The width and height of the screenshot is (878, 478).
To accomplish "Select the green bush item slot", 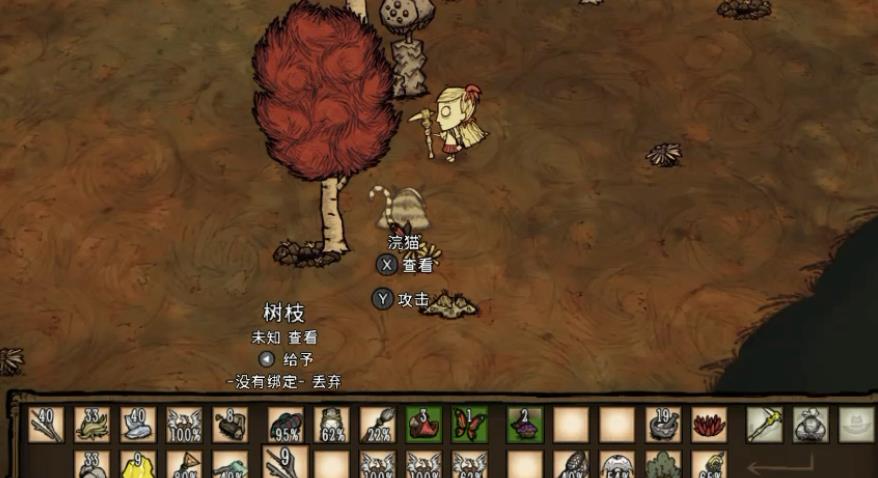I will [664, 466].
